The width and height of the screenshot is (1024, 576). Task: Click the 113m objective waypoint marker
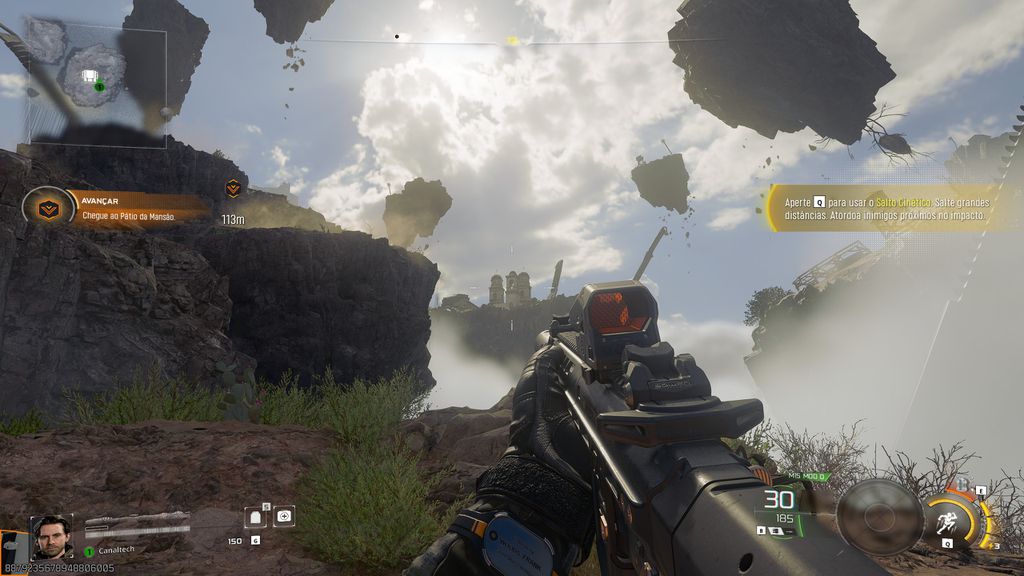[x=233, y=189]
